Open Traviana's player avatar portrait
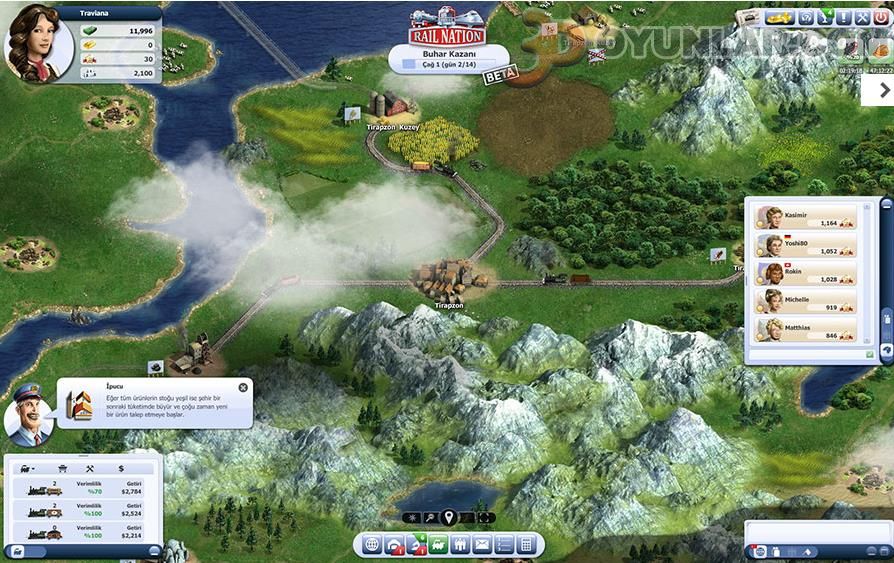Viewport: 894px width, 563px height. [38, 44]
